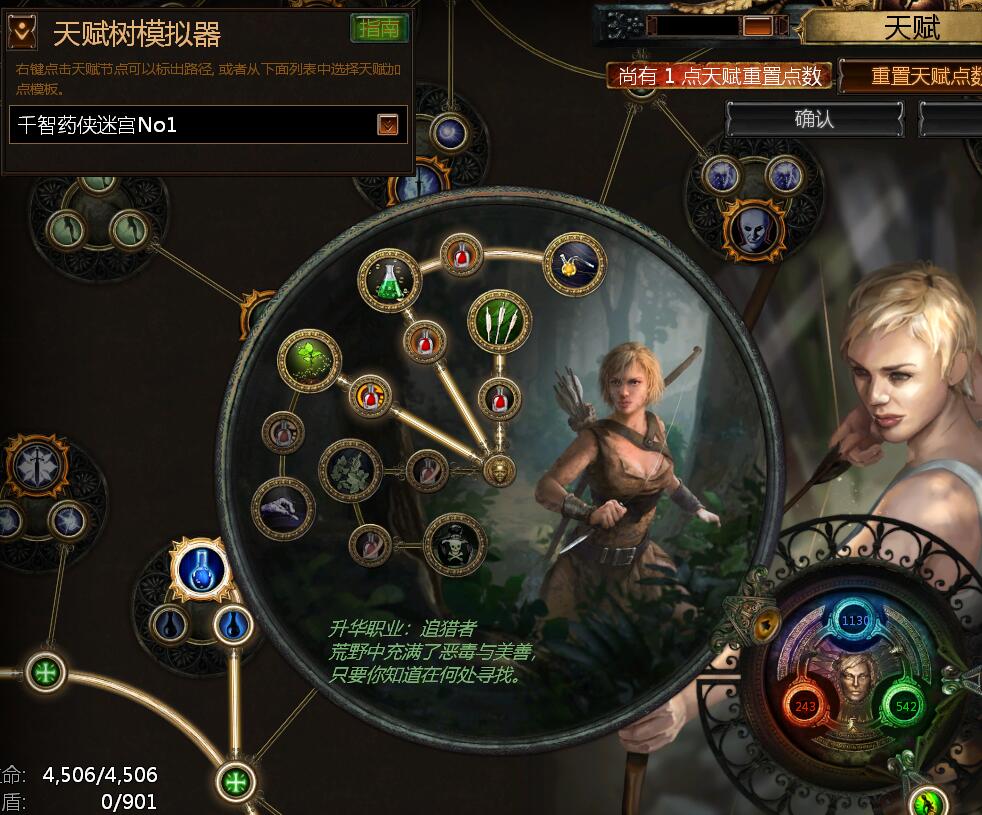982x815 pixels.
Task: Allocate the large blue flask notable
Action: click(200, 570)
